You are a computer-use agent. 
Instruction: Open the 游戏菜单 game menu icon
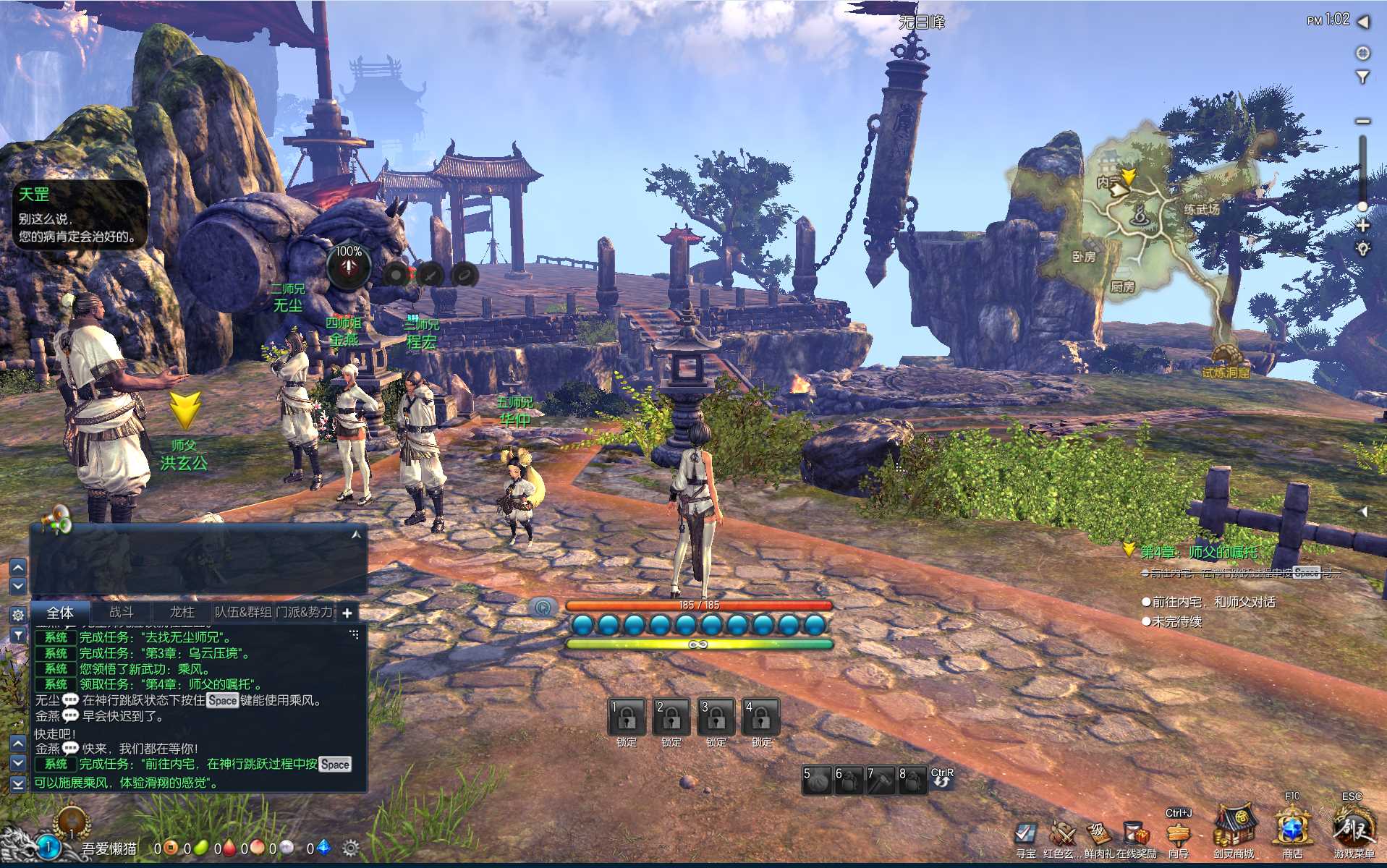click(x=1354, y=829)
